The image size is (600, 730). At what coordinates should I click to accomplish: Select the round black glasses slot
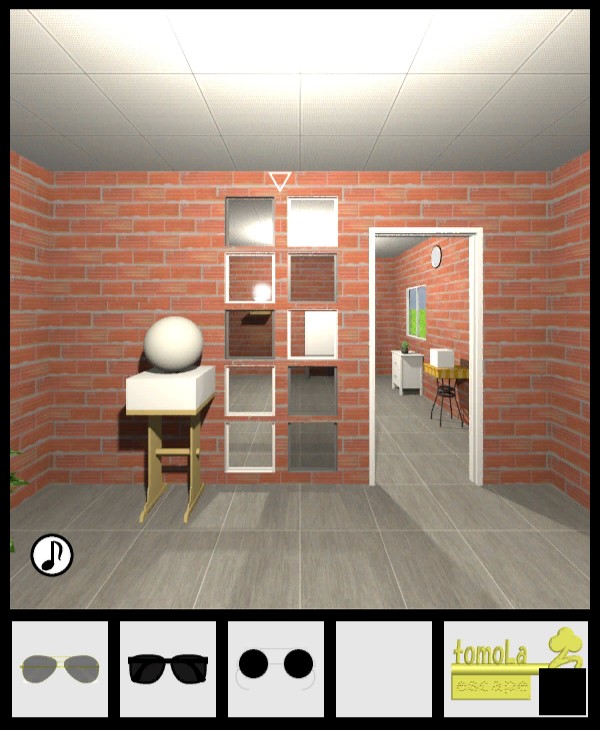pyautogui.click(x=275, y=668)
